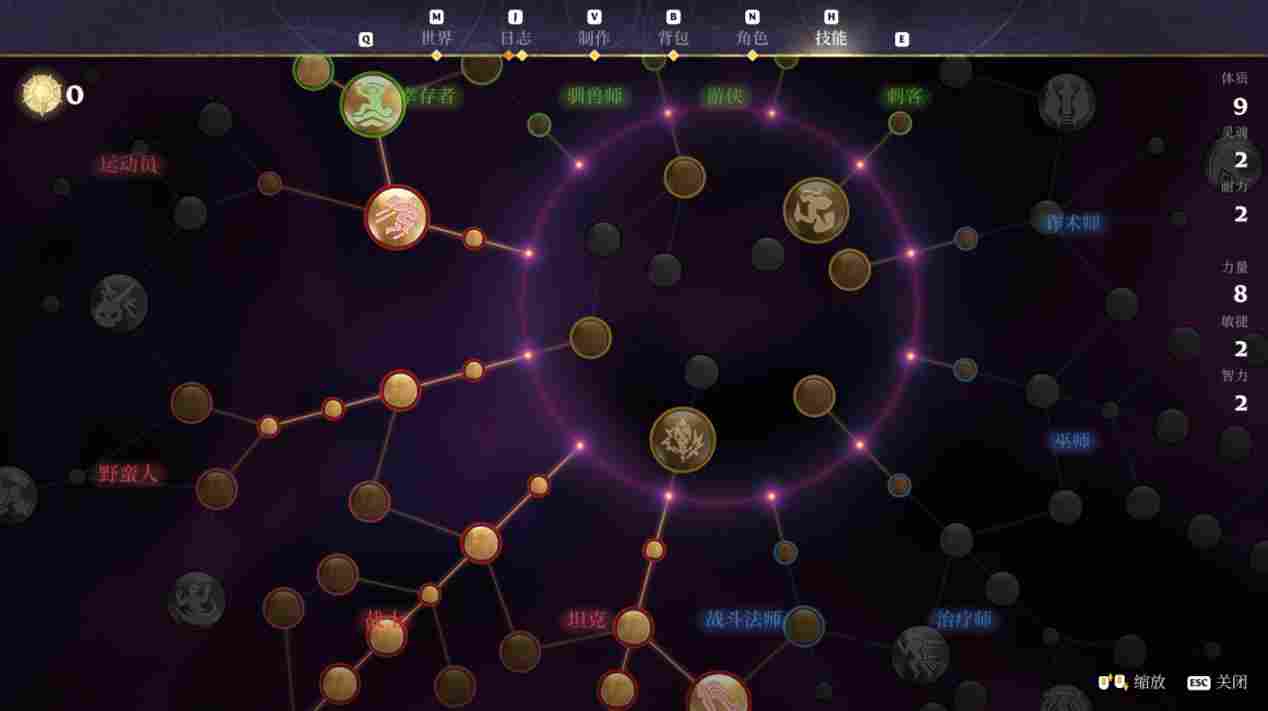The image size is (1268, 711).
Task: Select the small green node below 驯兽师 label
Action: tap(539, 125)
